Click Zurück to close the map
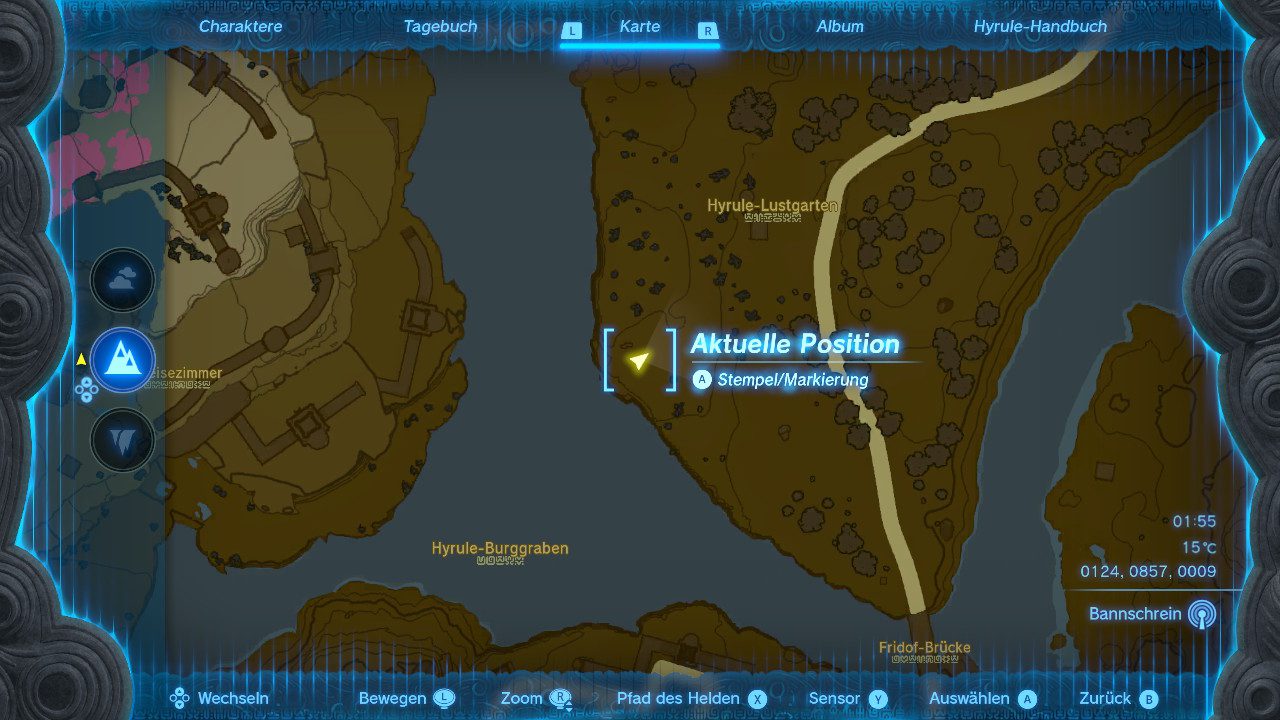 (1118, 699)
